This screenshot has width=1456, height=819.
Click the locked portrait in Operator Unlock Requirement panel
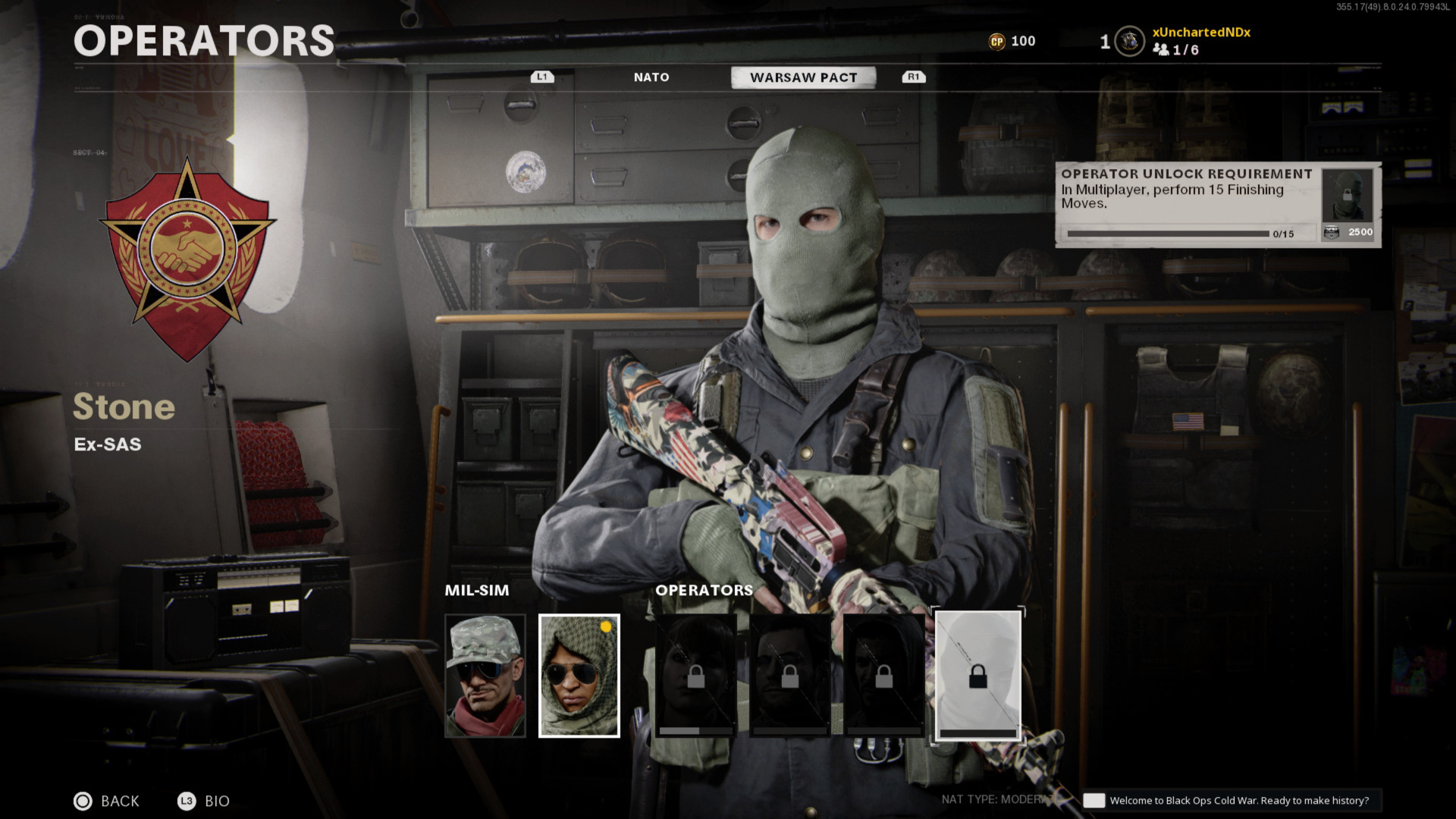click(x=1346, y=195)
